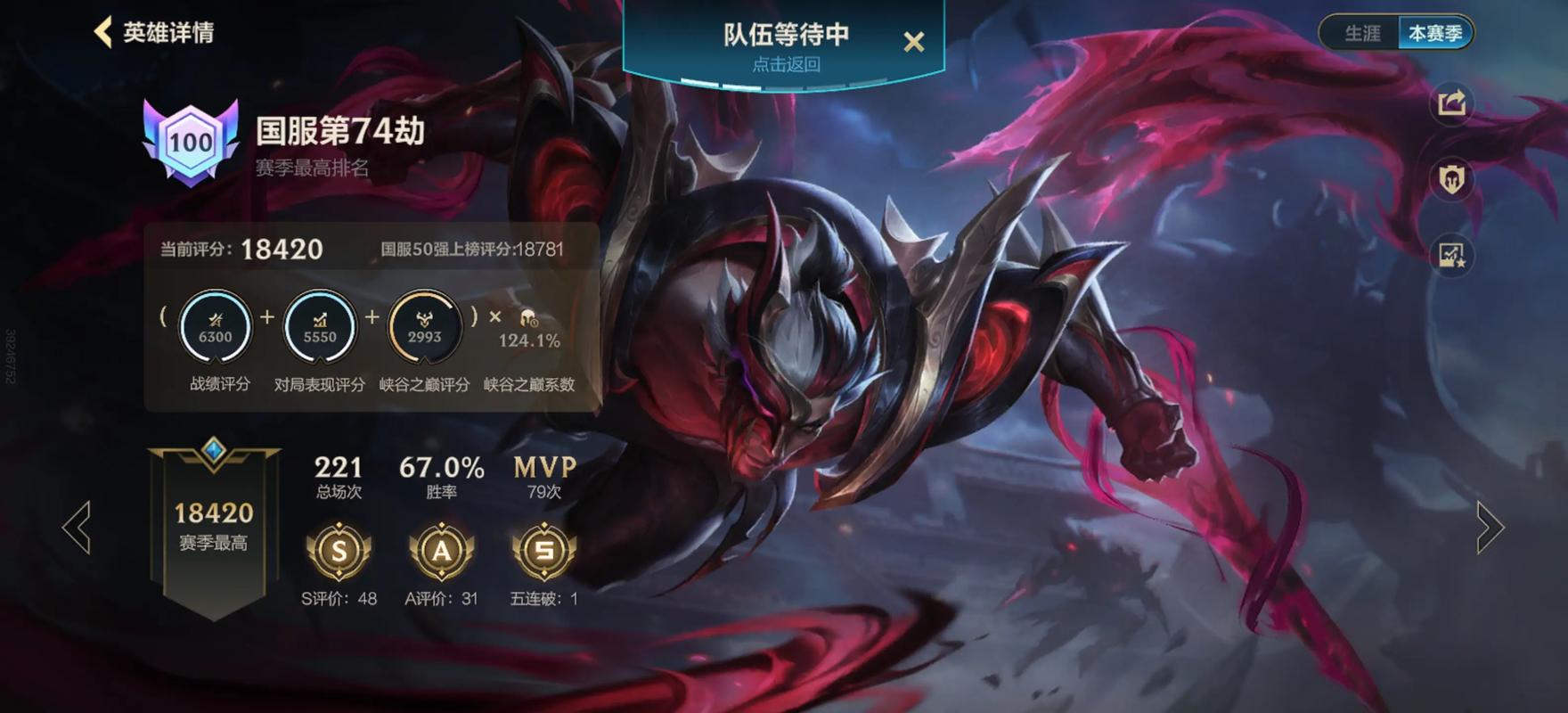Select the S rating medal icon
The height and width of the screenshot is (713, 1568).
click(341, 553)
